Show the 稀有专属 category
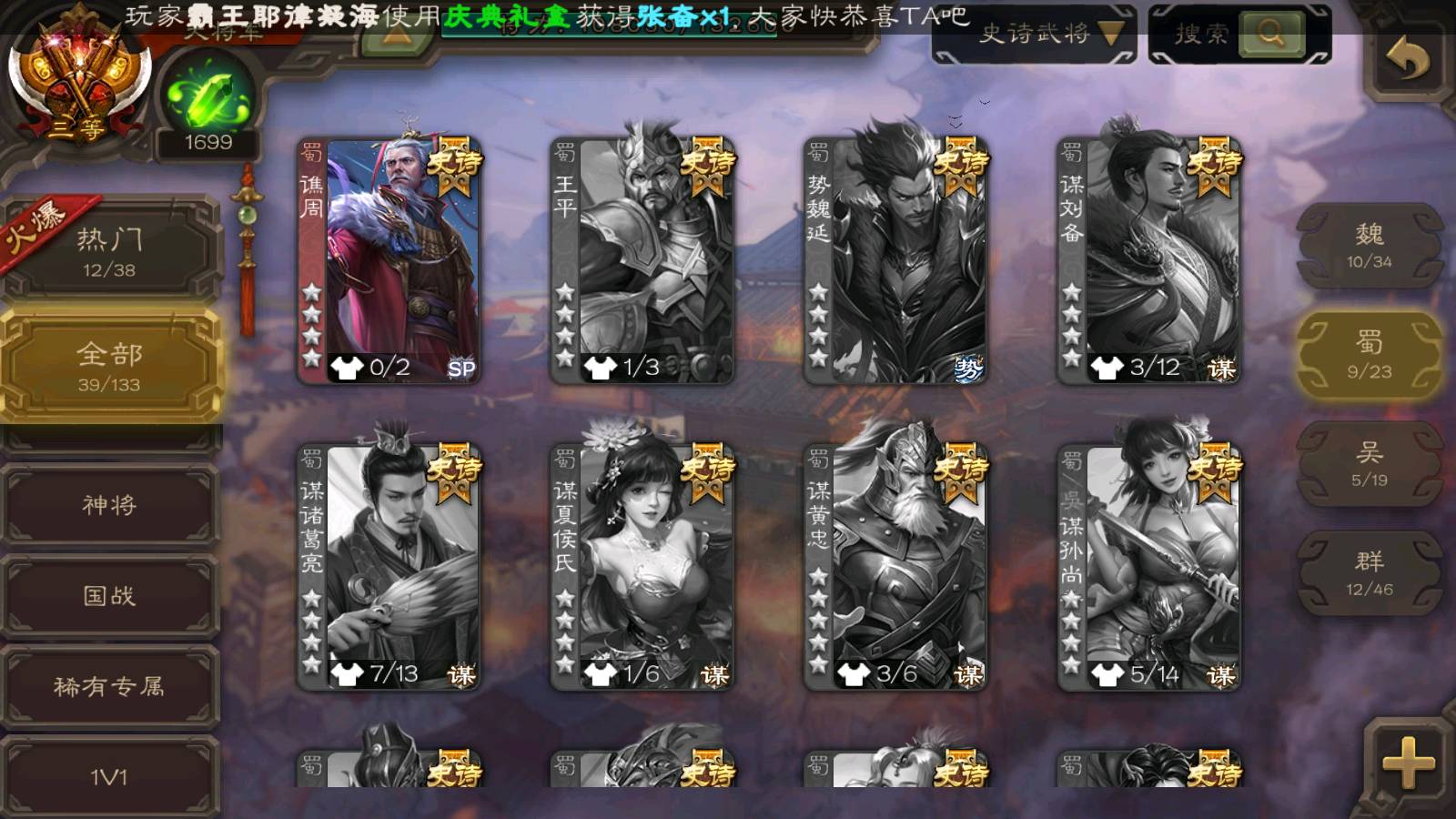 click(x=109, y=686)
